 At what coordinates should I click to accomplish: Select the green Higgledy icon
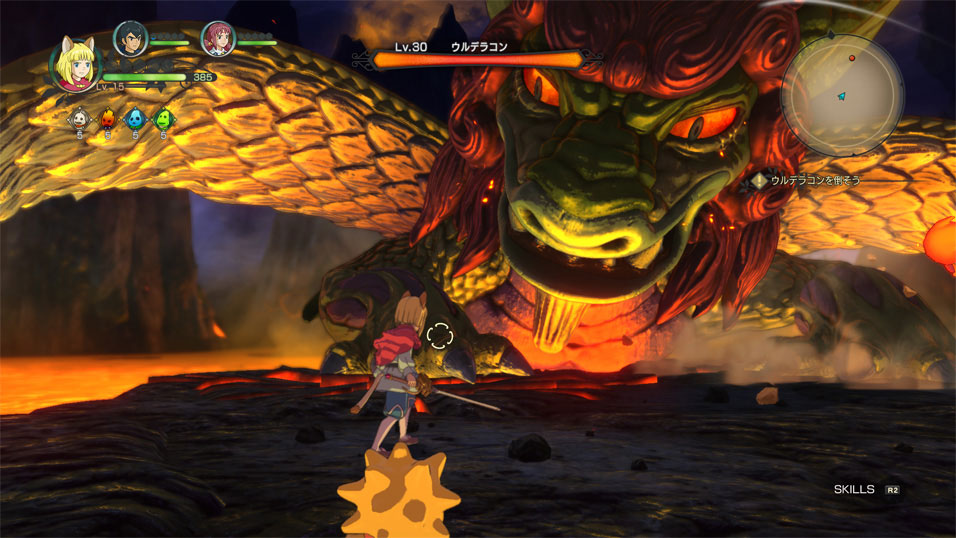pos(162,119)
